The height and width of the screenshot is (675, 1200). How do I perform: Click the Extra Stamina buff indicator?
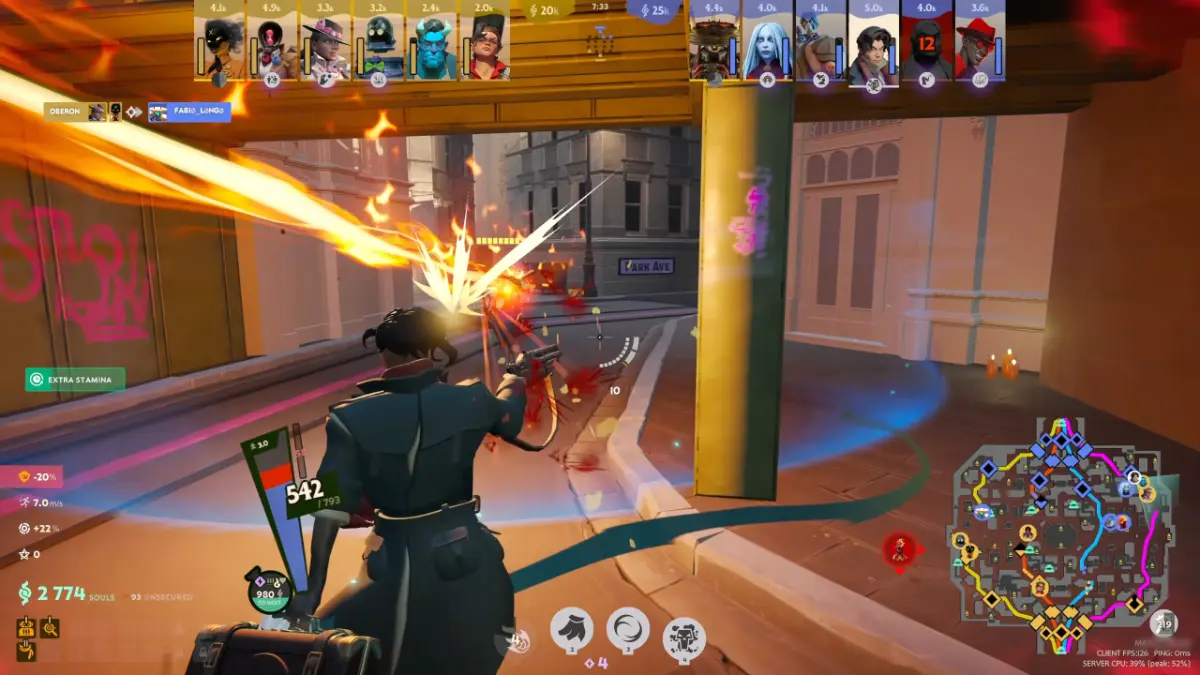(x=76, y=380)
